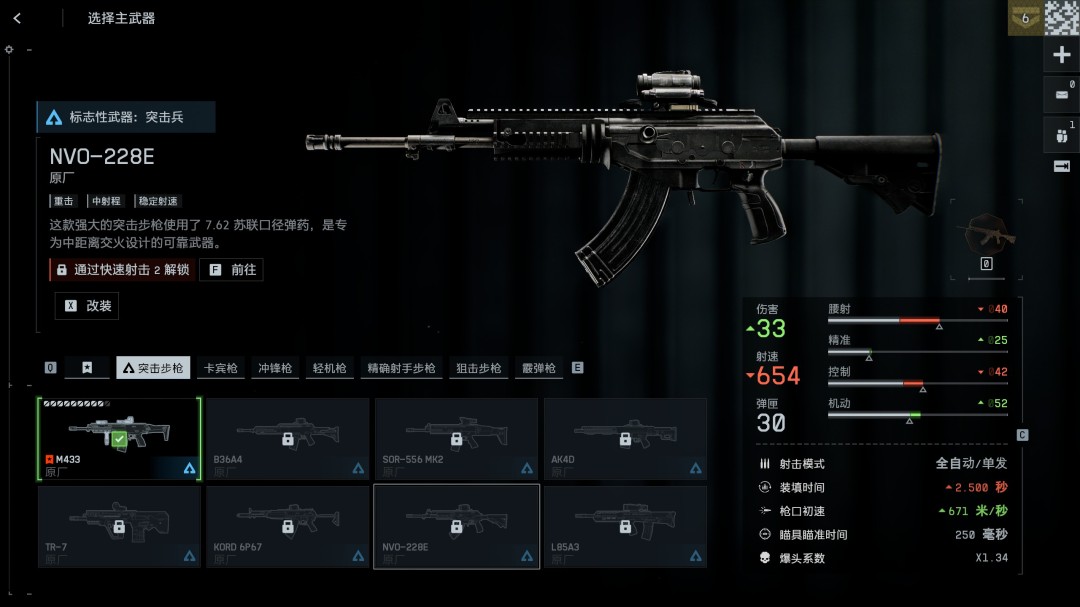This screenshot has width=1080, height=607.
Task: Switch to the 卡宾枪 carbine tab
Action: coord(220,368)
